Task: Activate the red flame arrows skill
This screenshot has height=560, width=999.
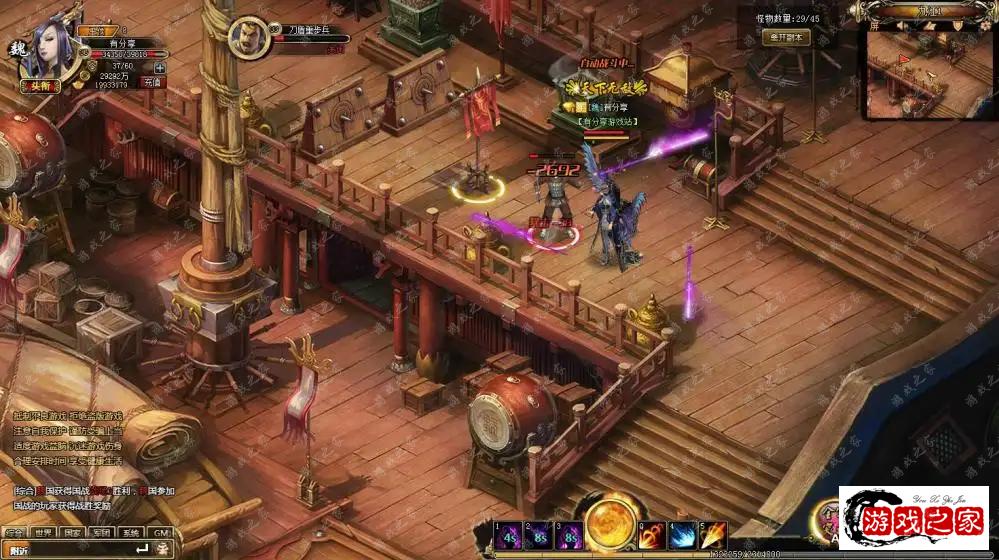Action: [x=653, y=535]
